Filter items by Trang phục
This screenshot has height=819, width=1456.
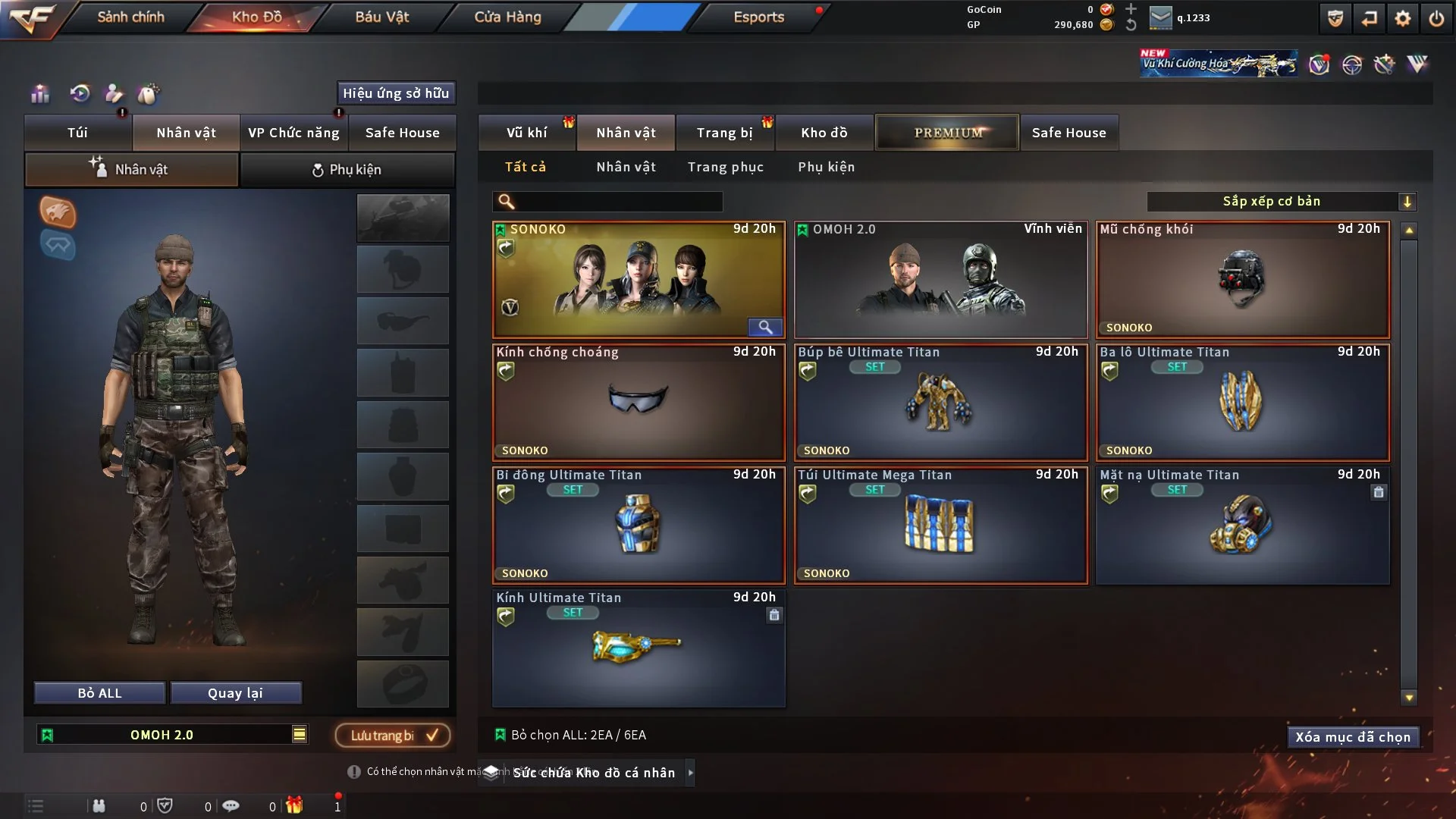[x=725, y=167]
